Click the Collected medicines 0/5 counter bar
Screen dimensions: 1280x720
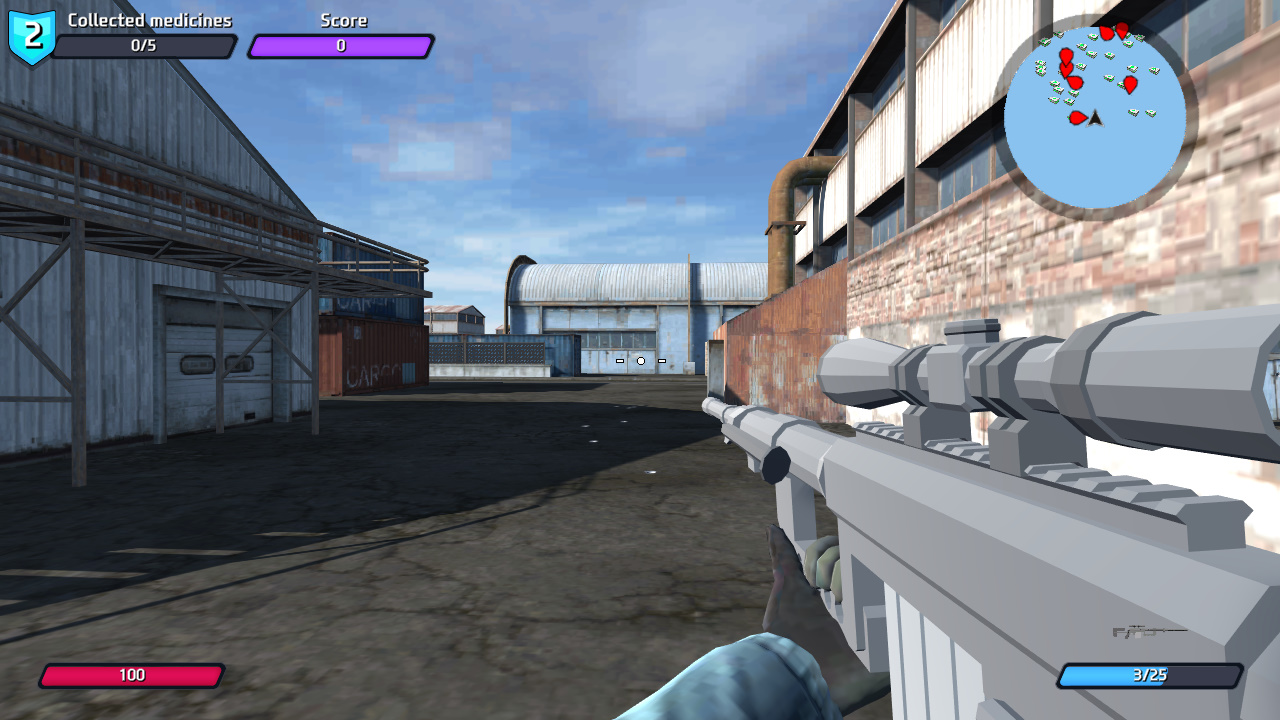tap(146, 47)
